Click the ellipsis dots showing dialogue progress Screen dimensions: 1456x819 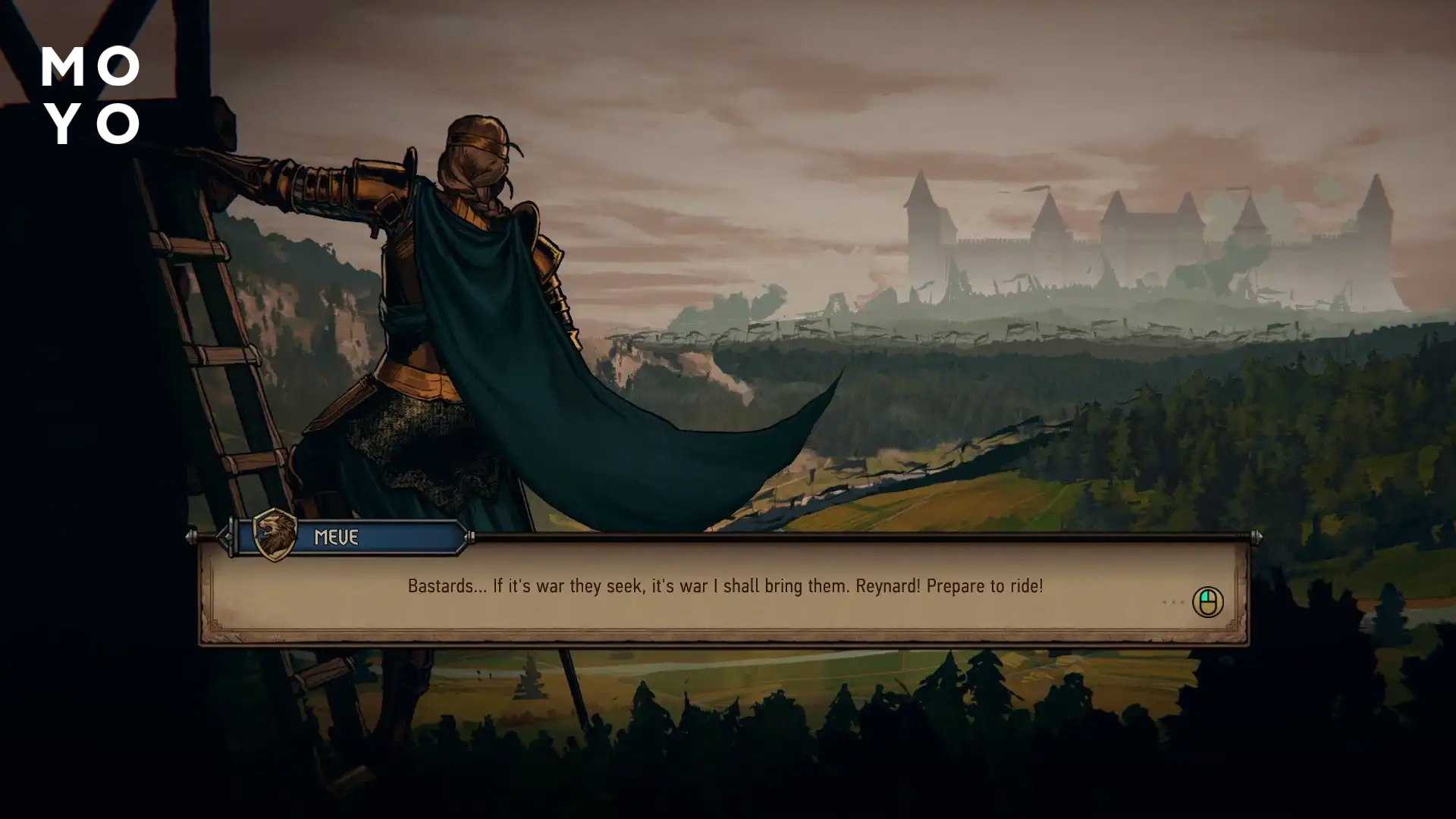[1173, 601]
